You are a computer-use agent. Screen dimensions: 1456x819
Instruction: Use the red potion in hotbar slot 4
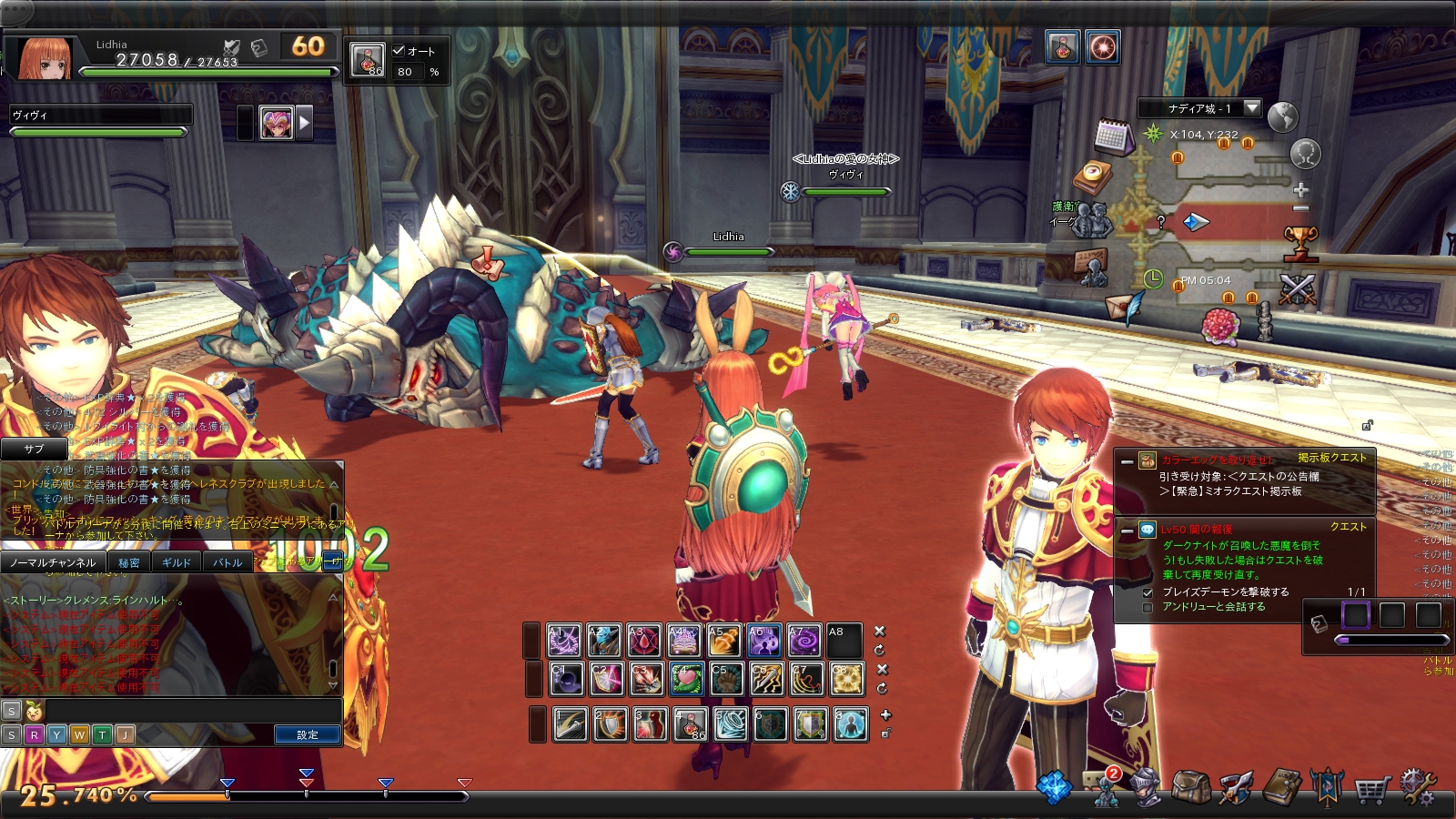(690, 724)
